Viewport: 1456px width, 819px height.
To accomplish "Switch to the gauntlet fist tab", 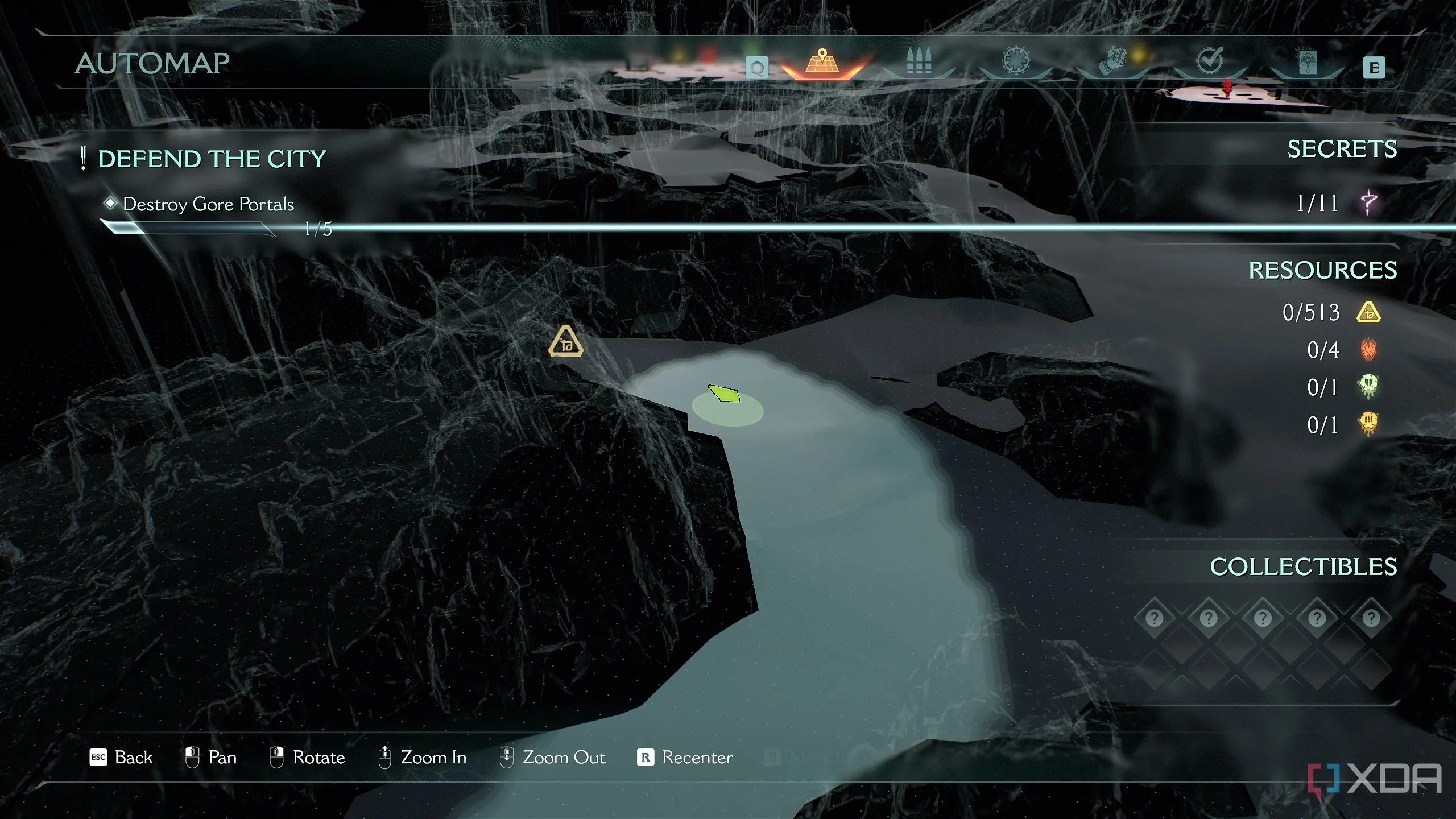I will (1113, 61).
